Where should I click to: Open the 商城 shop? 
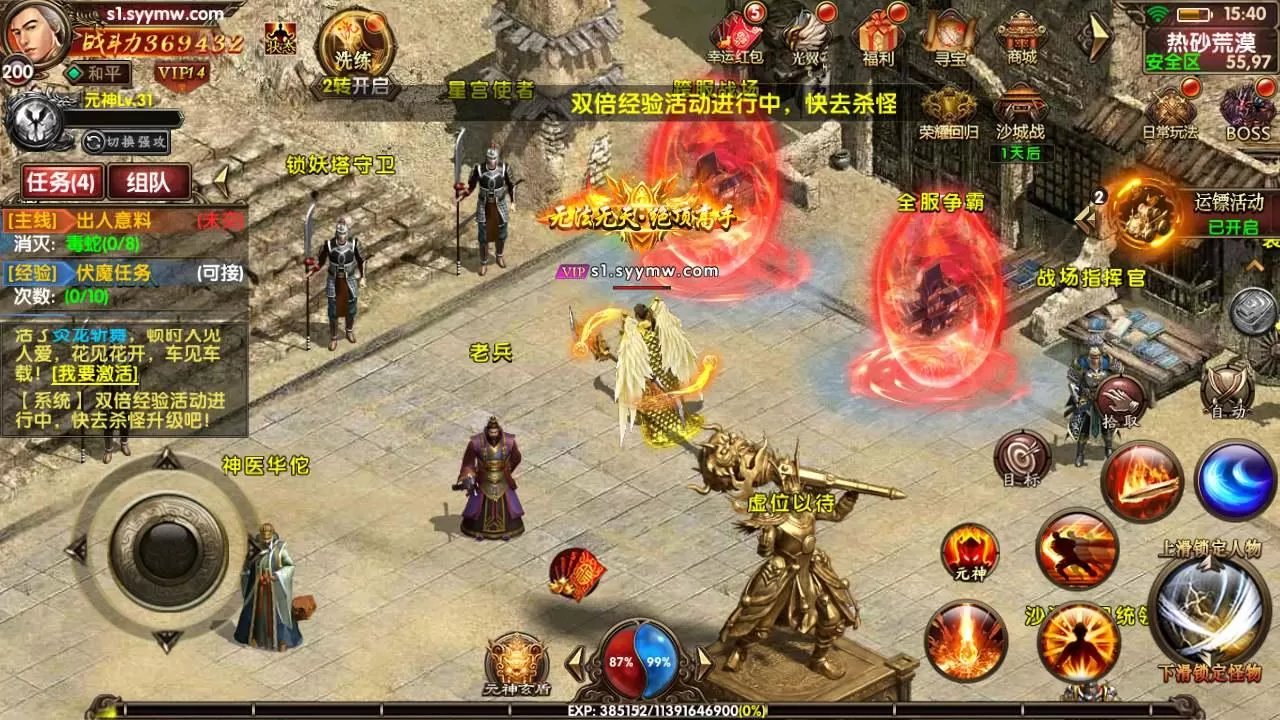(x=1021, y=38)
